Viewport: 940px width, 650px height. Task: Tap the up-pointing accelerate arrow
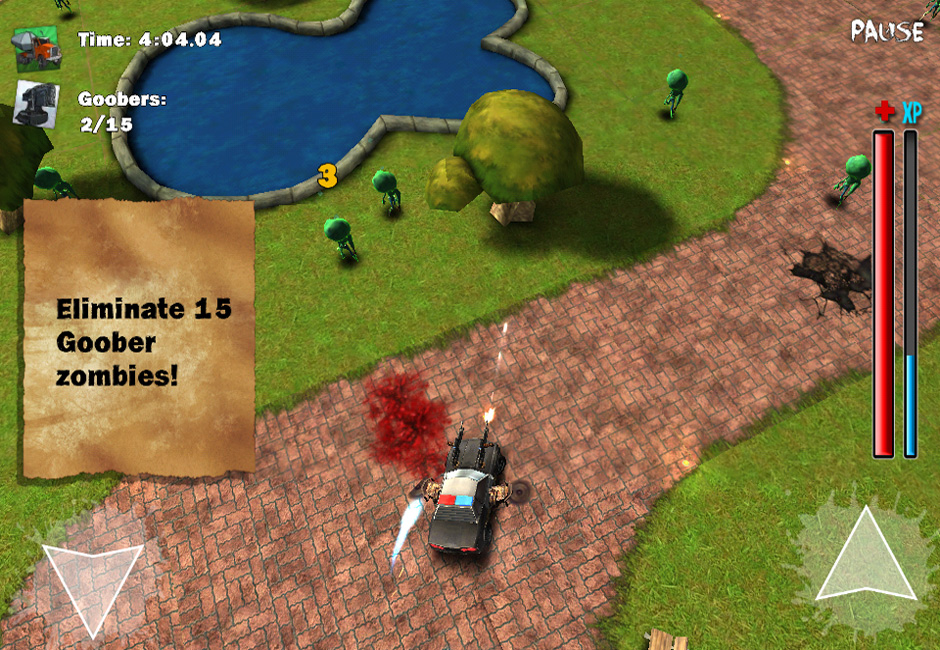point(866,562)
